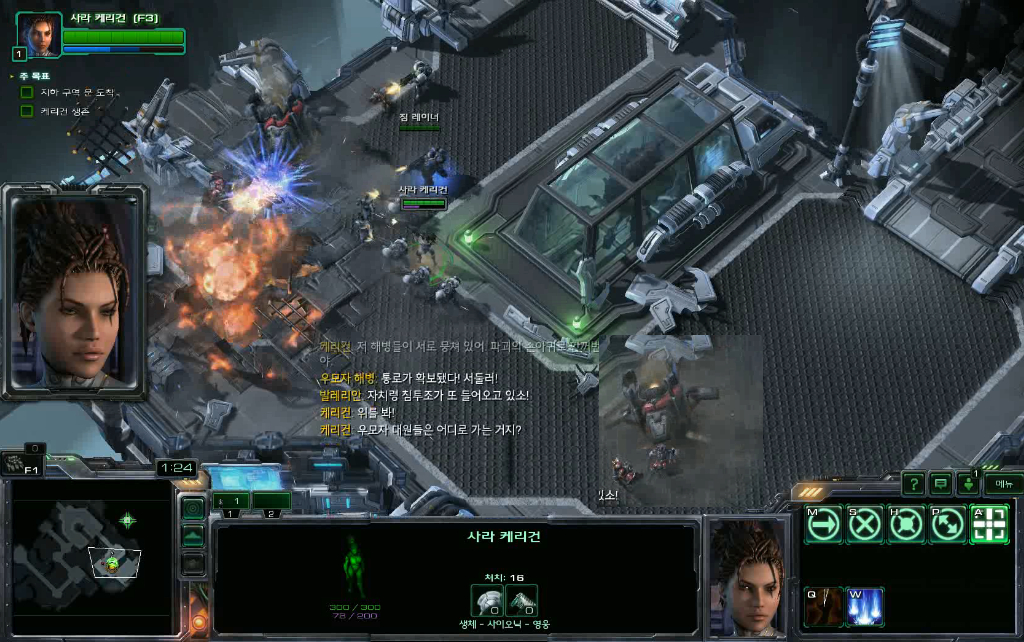1024x642 pixels.
Task: Toggle the minimap terrain display button
Action: pos(193,537)
